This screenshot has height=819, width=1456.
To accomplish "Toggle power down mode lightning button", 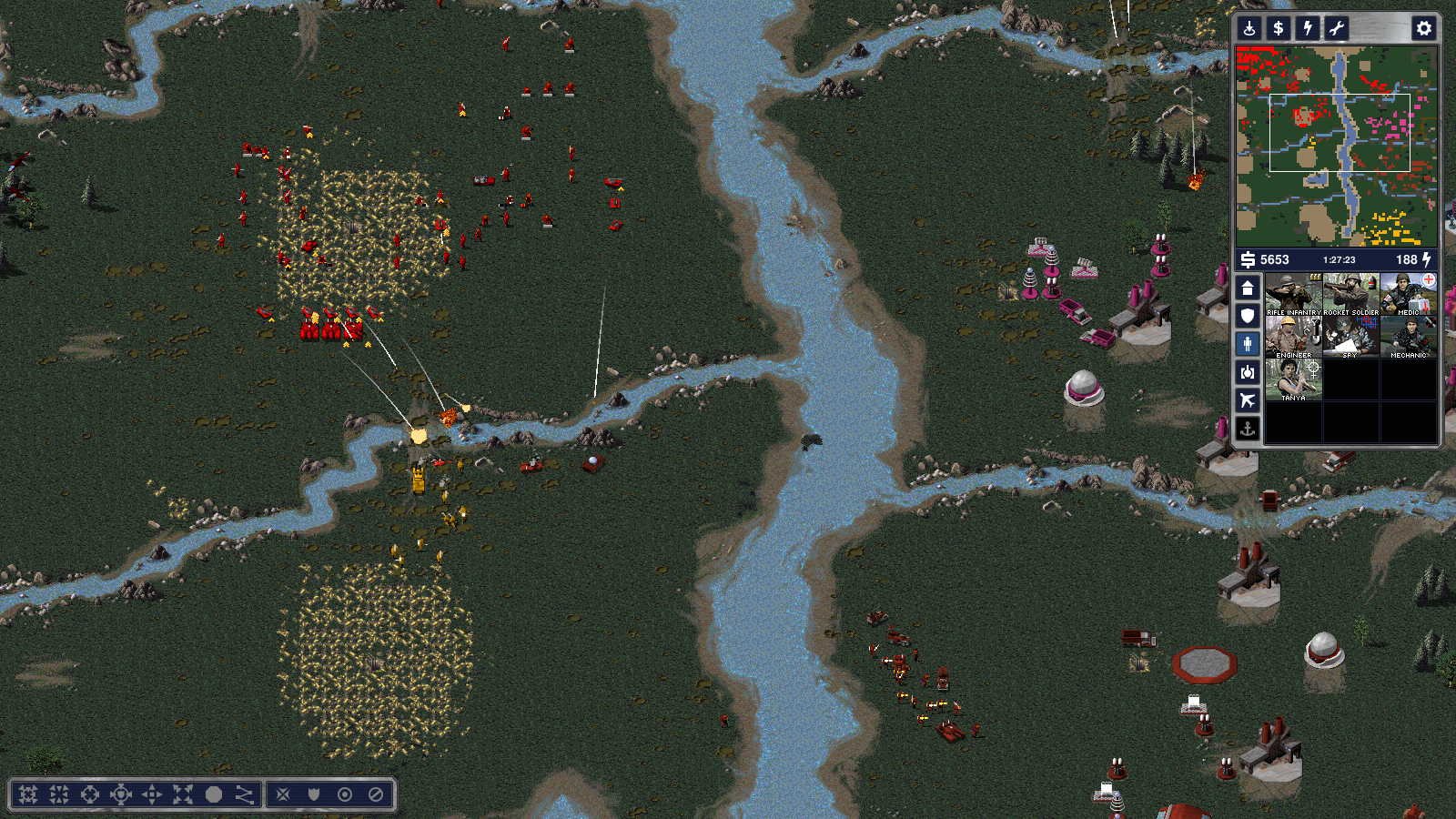I will (1308, 28).
